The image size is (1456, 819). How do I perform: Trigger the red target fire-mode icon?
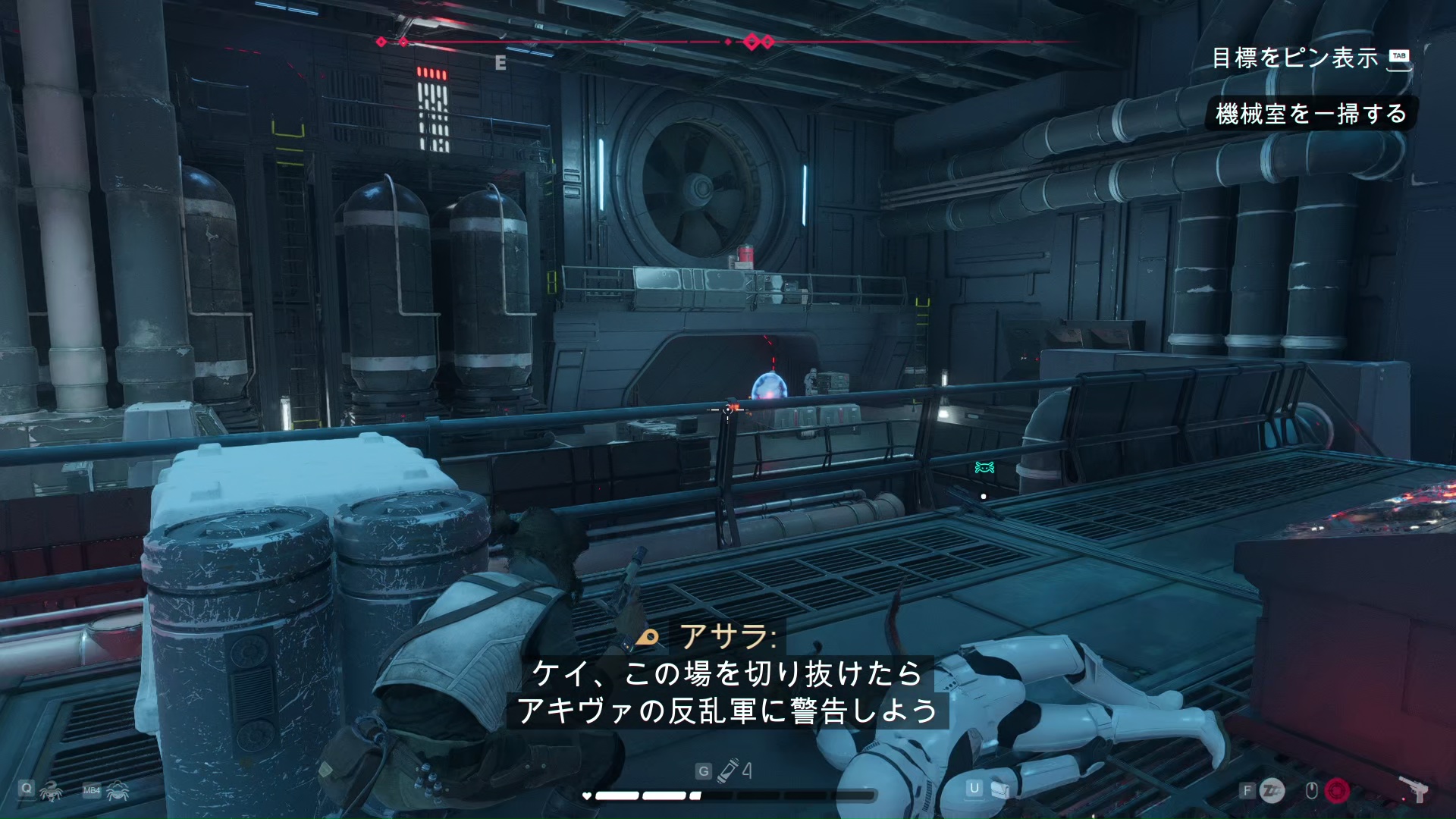pos(1337,791)
